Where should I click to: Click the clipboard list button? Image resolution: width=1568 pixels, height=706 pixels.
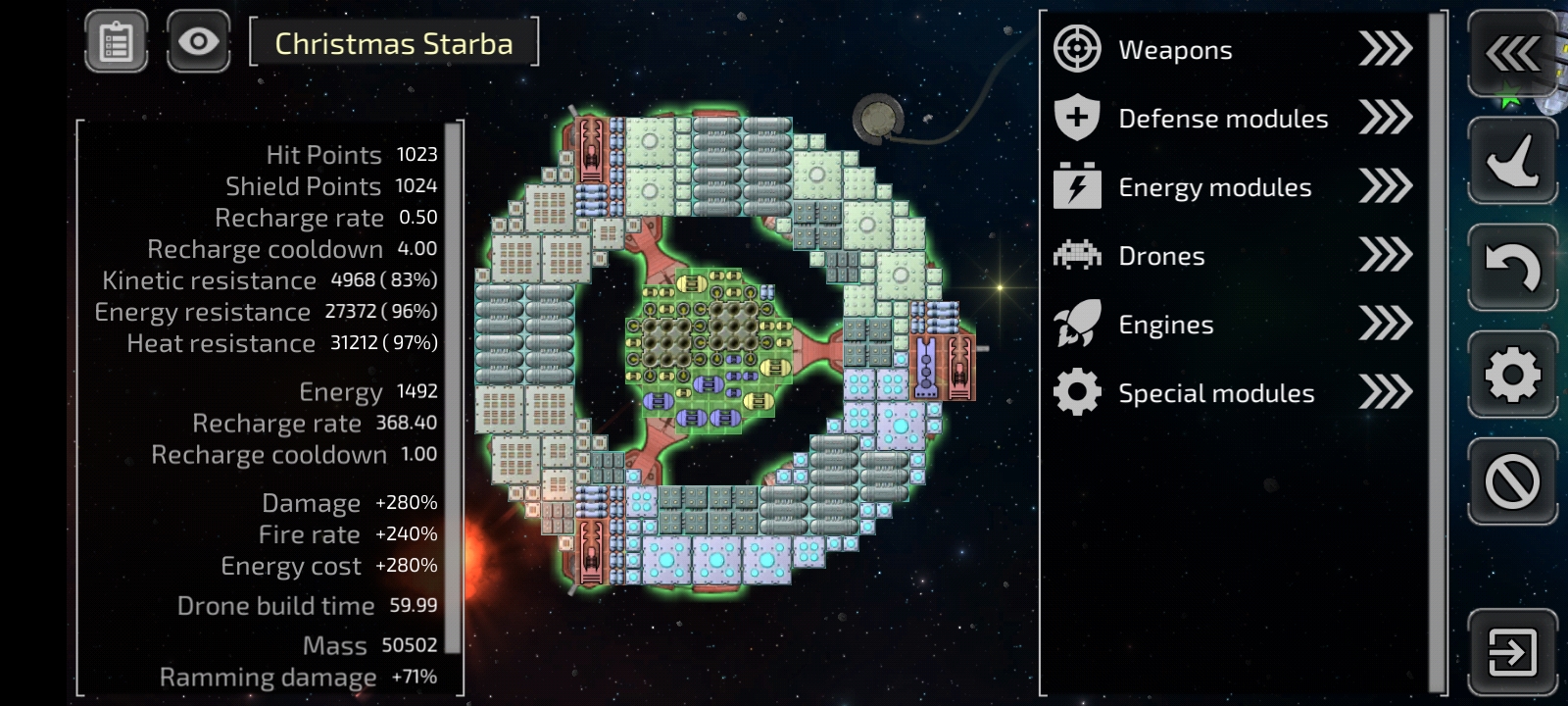click(x=116, y=42)
